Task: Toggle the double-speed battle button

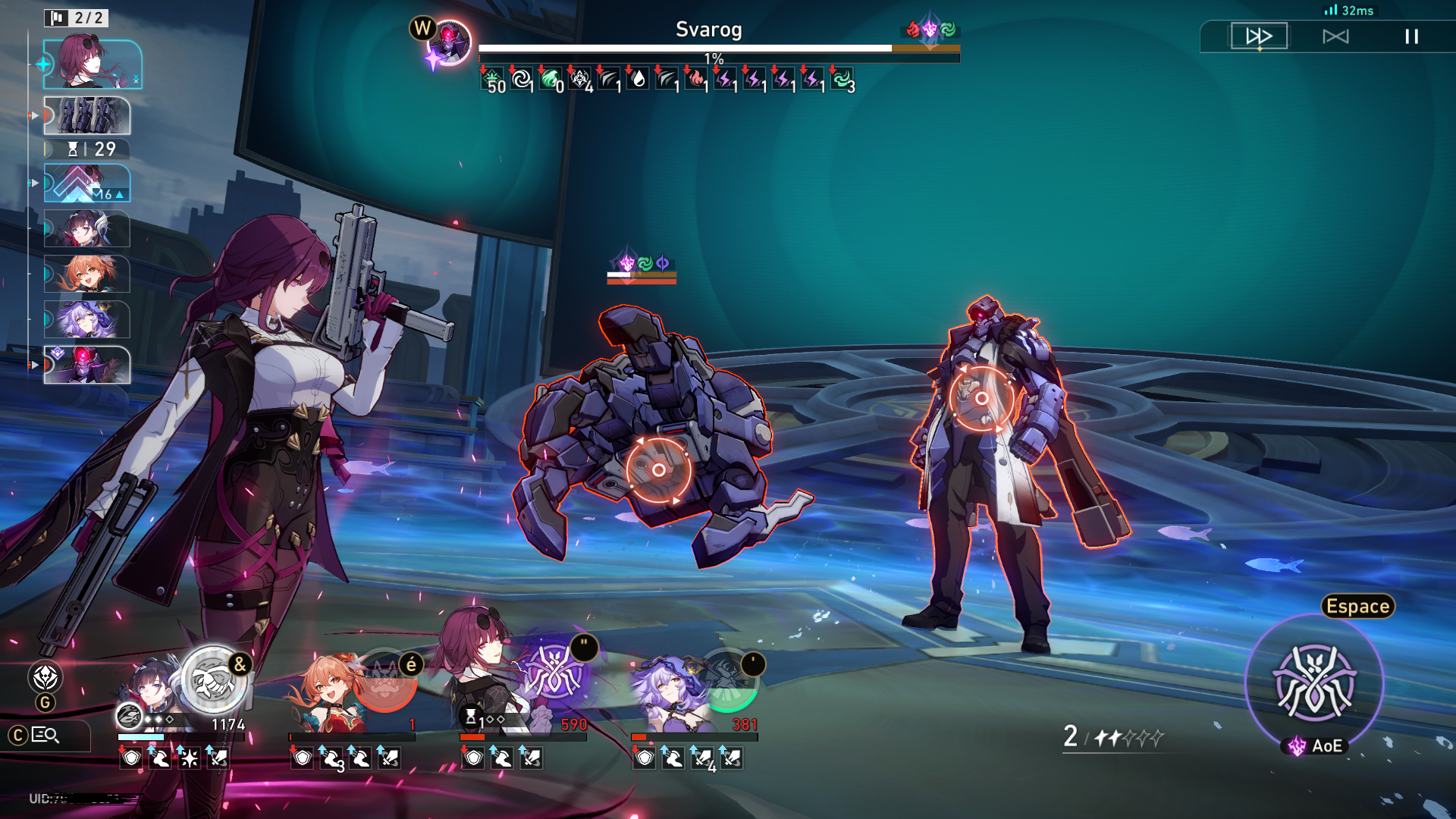Action: [1259, 36]
